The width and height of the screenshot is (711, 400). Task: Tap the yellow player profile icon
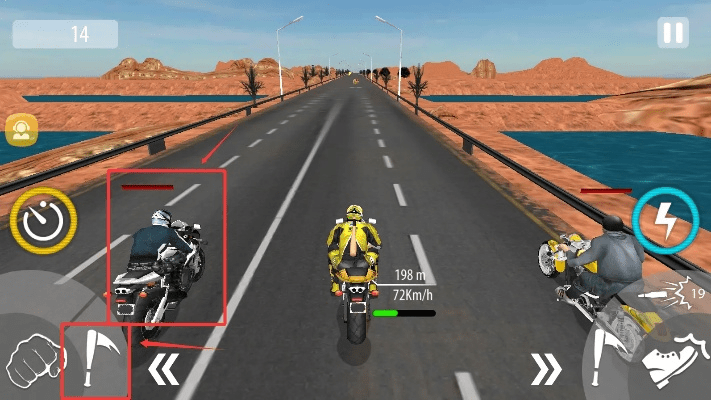coord(19,129)
